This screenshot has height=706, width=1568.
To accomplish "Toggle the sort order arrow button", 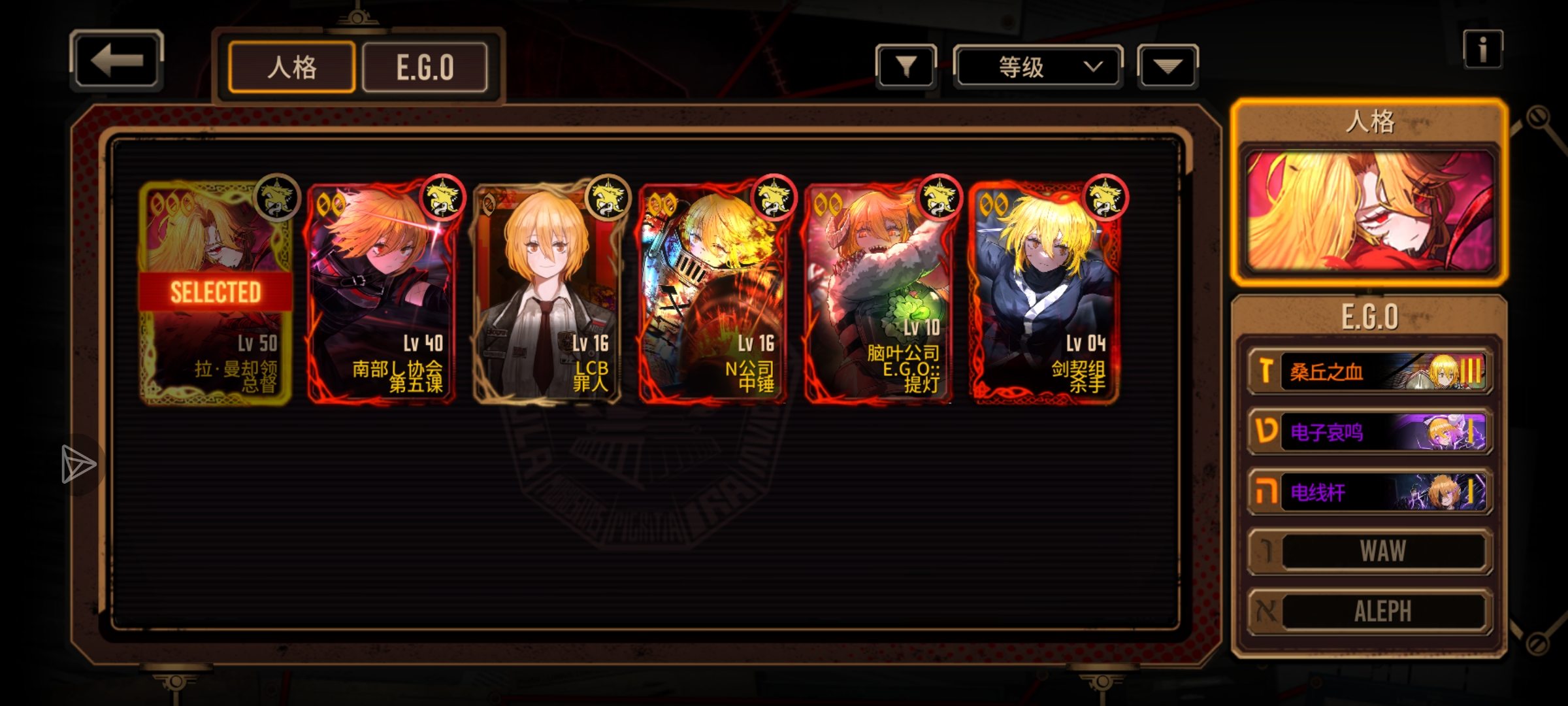I will pos(1168,67).
